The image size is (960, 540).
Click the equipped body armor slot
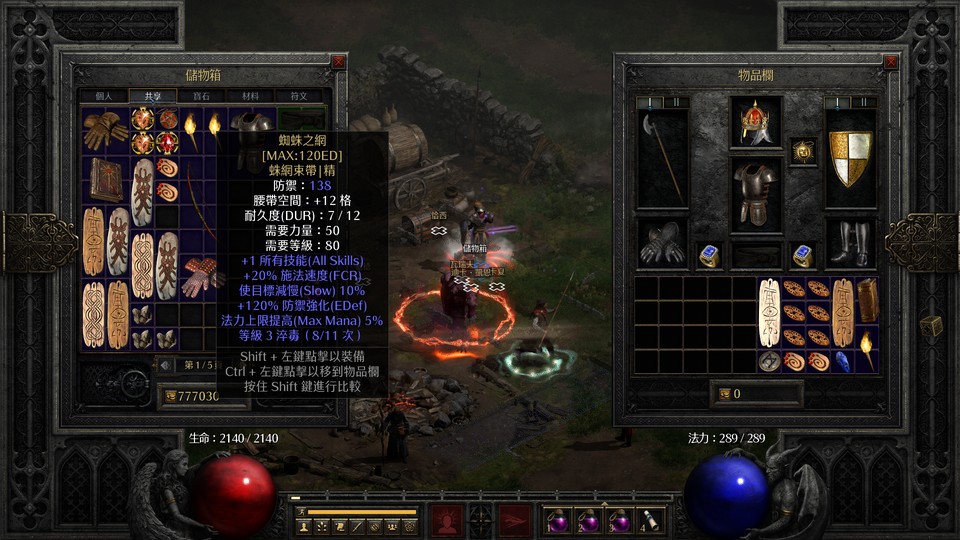(x=755, y=191)
